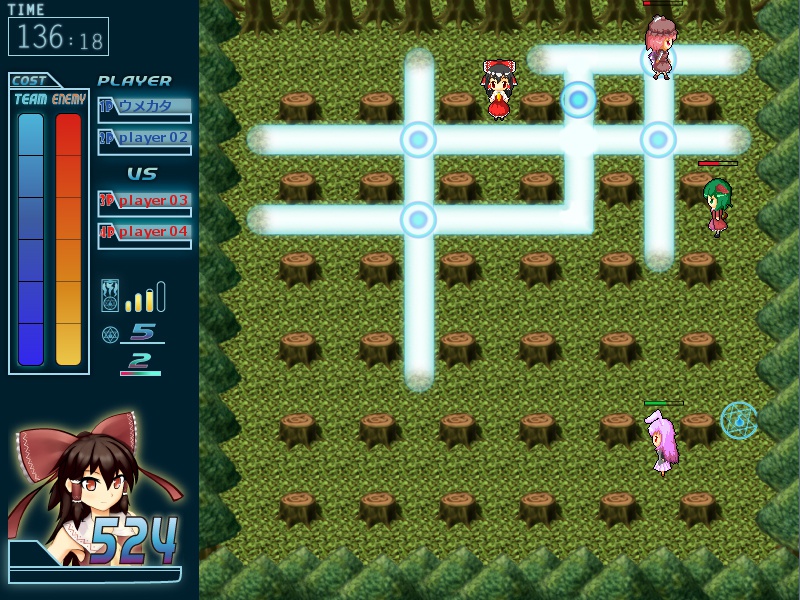The width and height of the screenshot is (800, 600).
Task: Select the 1P ウメカタ player row
Action: pos(144,106)
